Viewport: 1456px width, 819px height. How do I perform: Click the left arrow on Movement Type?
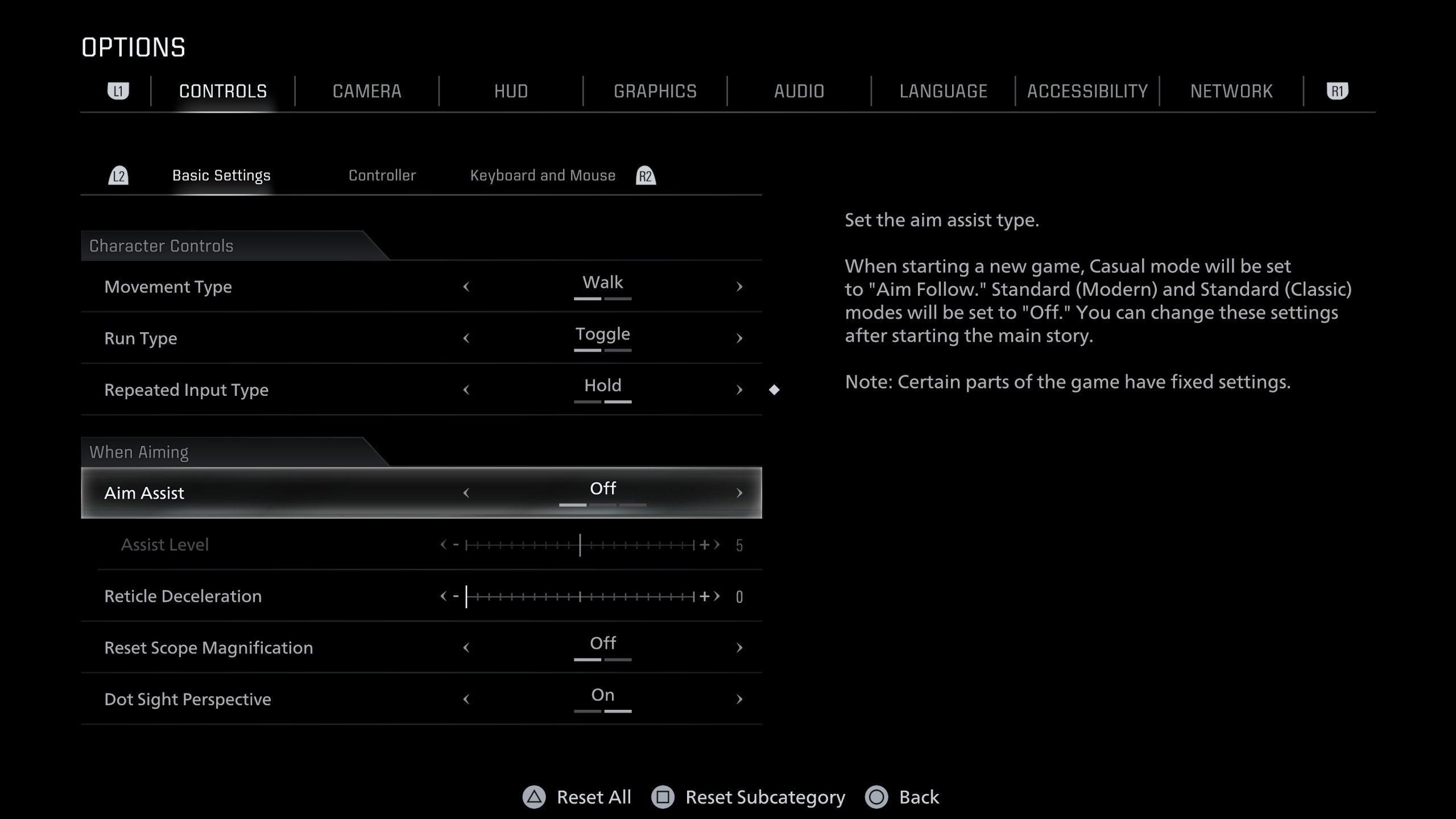point(466,287)
